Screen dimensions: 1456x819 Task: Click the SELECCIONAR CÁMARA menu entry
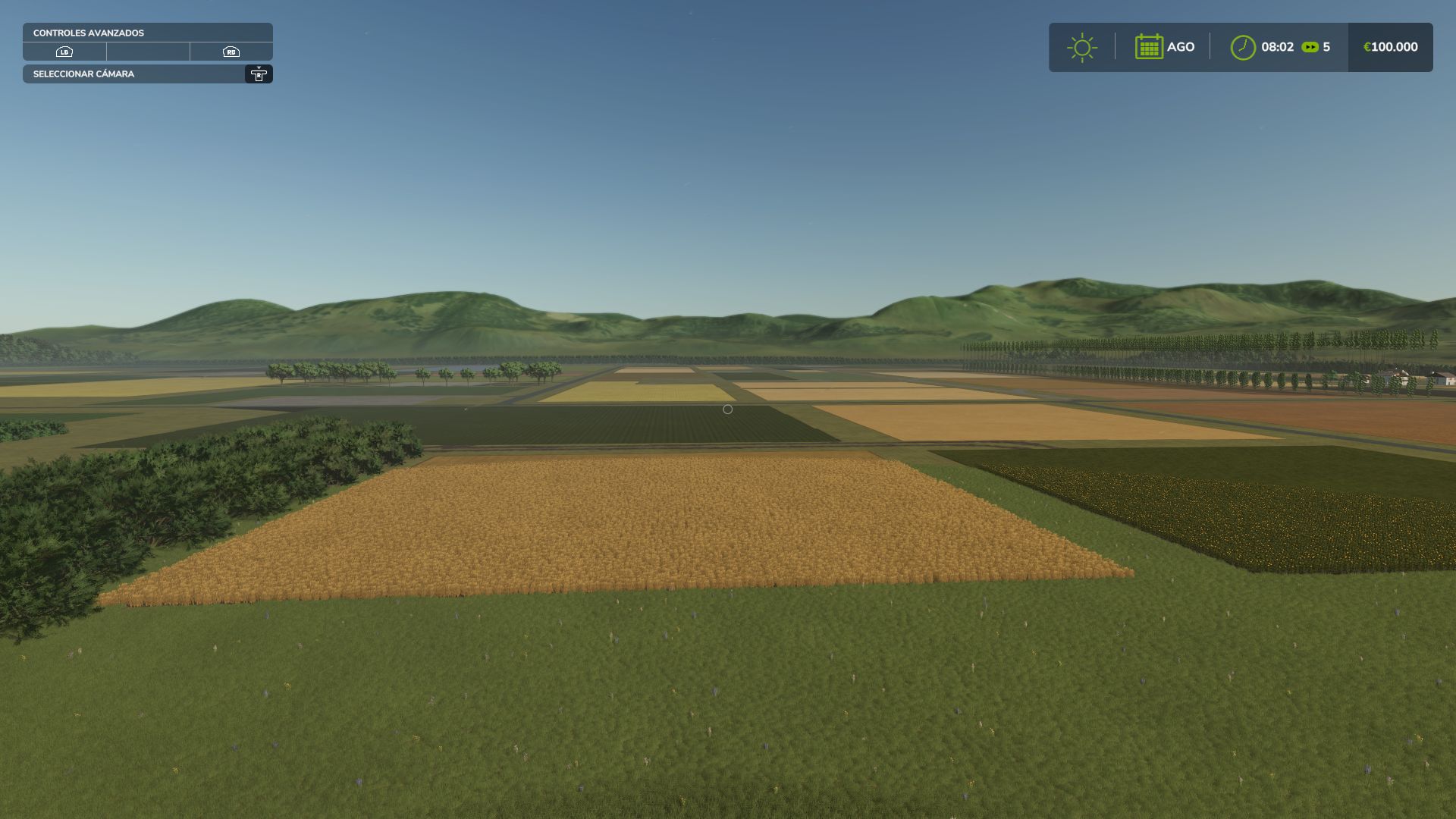(83, 74)
